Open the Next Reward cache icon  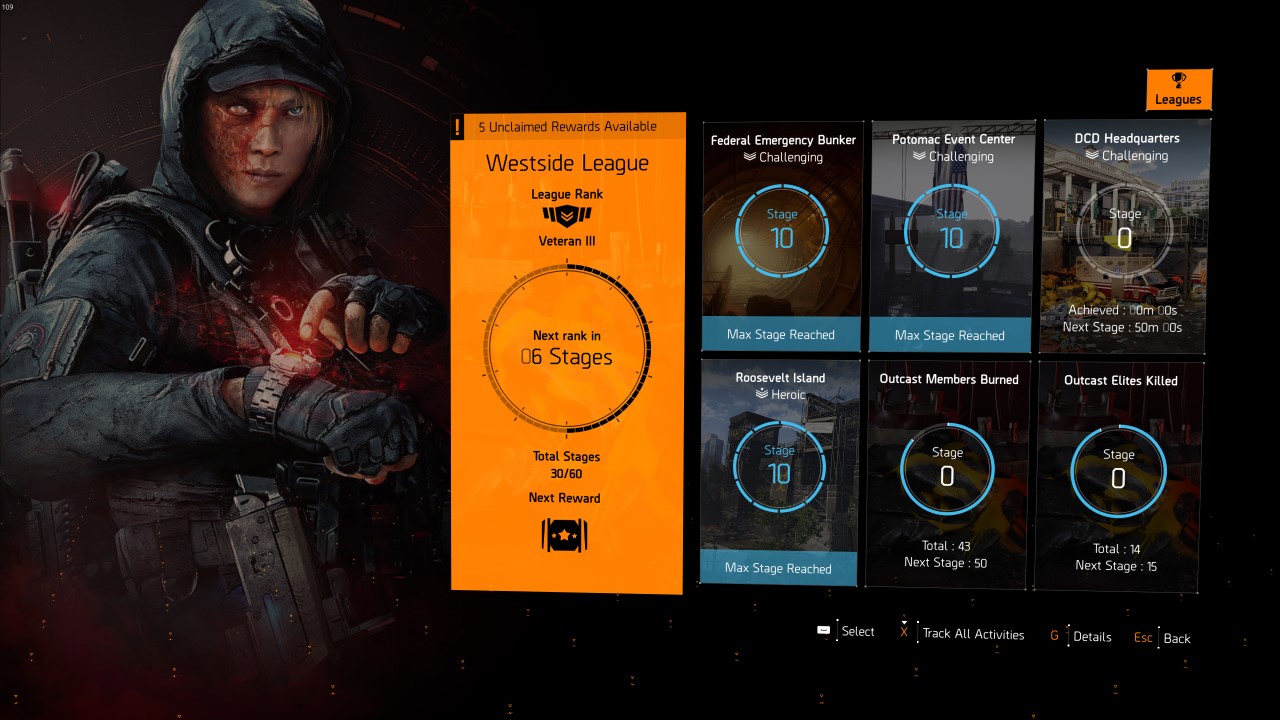click(x=566, y=536)
